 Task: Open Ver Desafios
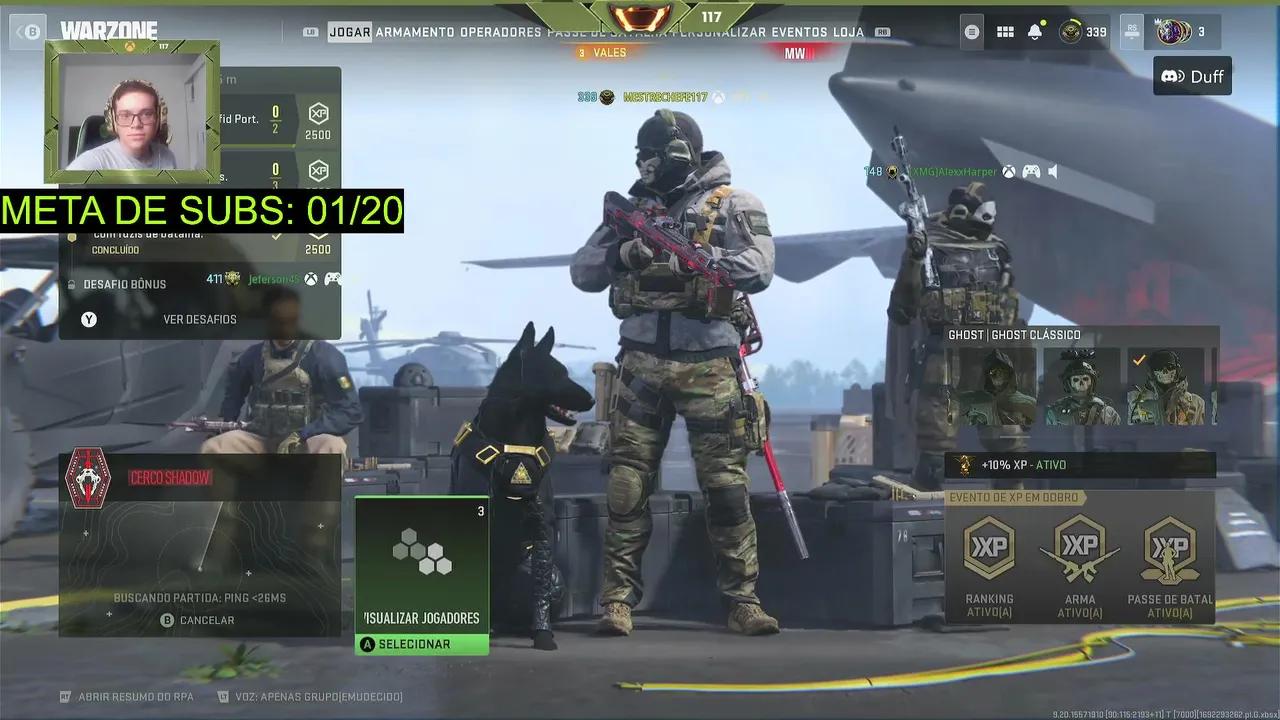tap(200, 319)
